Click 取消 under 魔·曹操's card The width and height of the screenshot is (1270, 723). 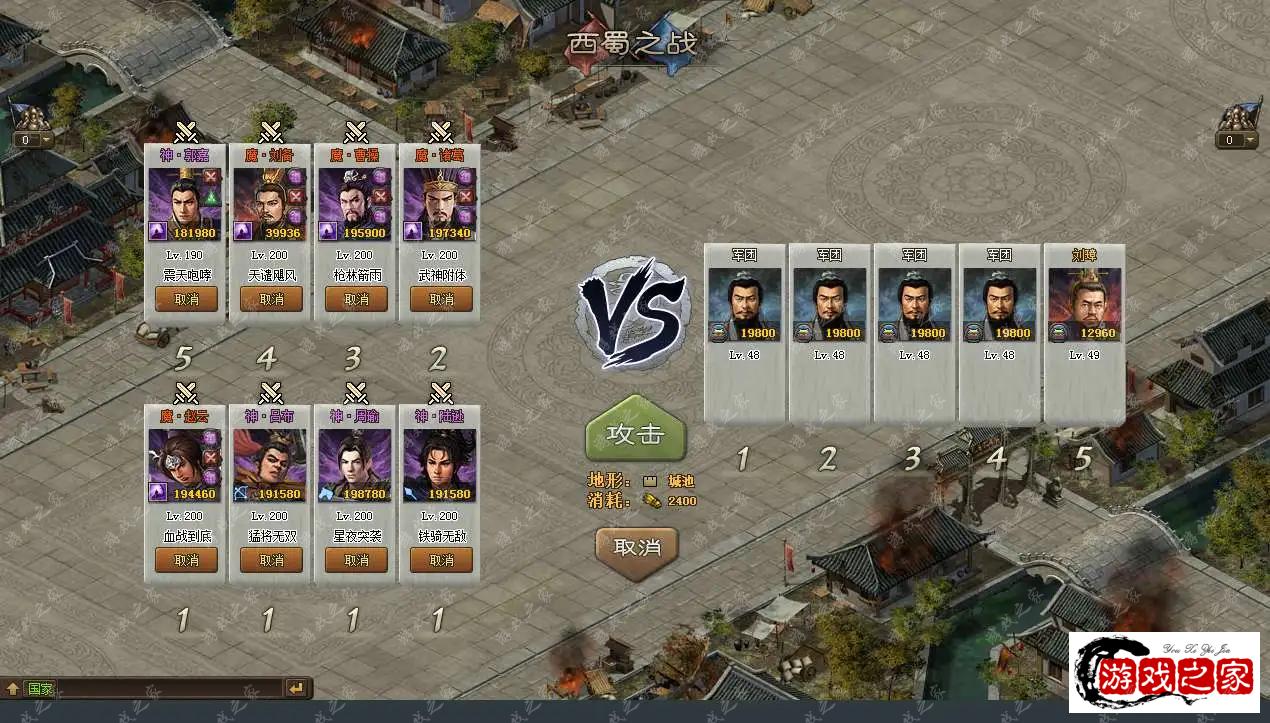point(356,299)
